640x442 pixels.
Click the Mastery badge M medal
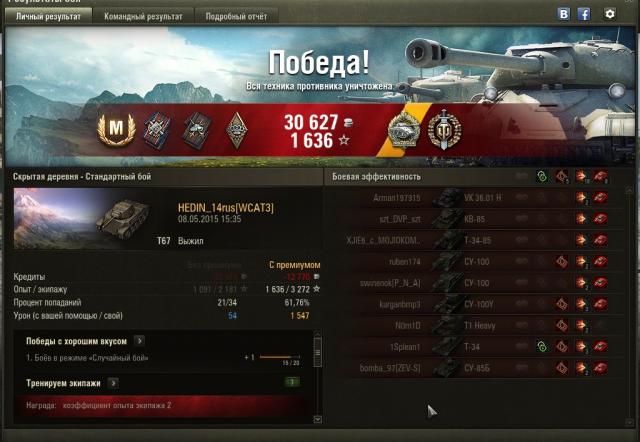pyautogui.click(x=117, y=130)
